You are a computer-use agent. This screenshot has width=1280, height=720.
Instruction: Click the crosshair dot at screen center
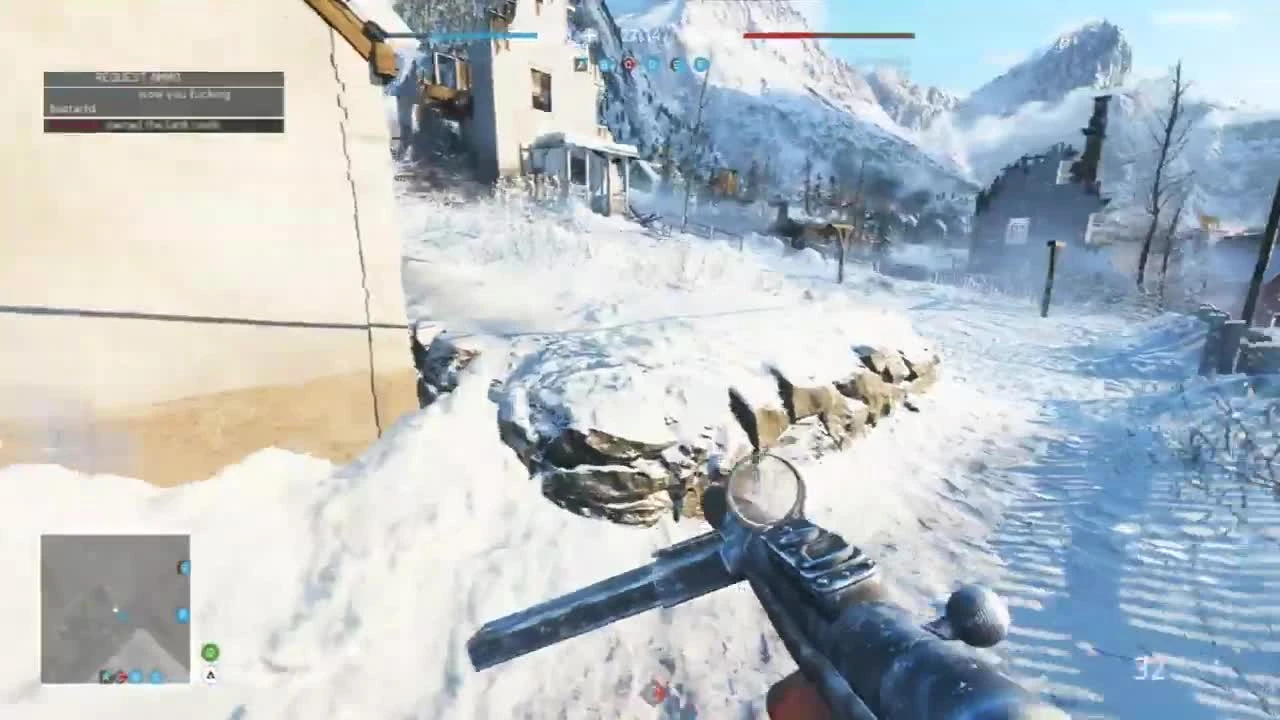[640, 360]
